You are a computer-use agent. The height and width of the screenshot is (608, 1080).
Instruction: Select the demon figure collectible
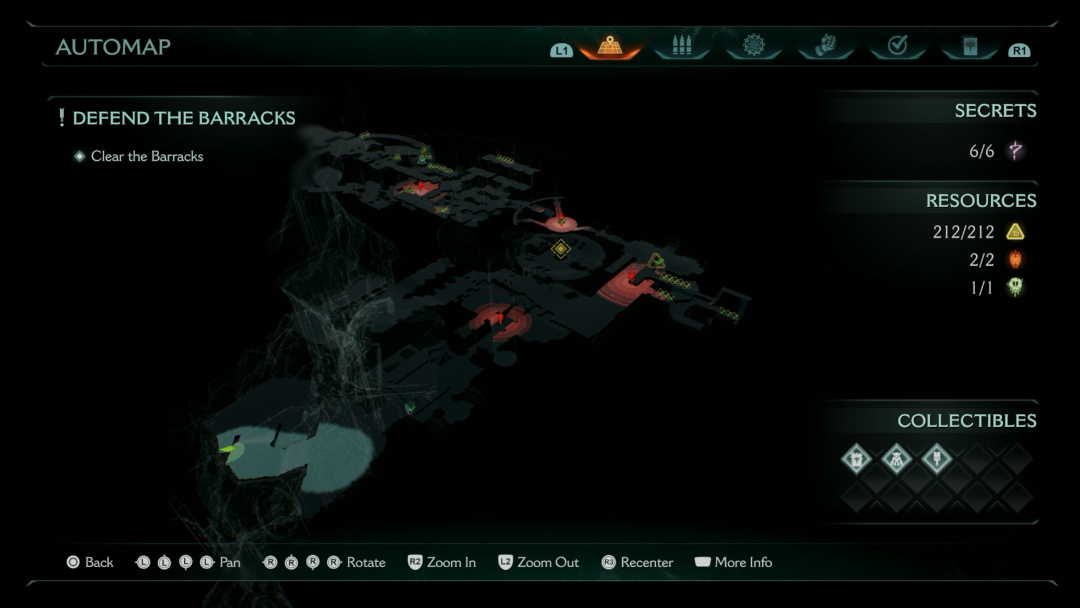coord(897,458)
